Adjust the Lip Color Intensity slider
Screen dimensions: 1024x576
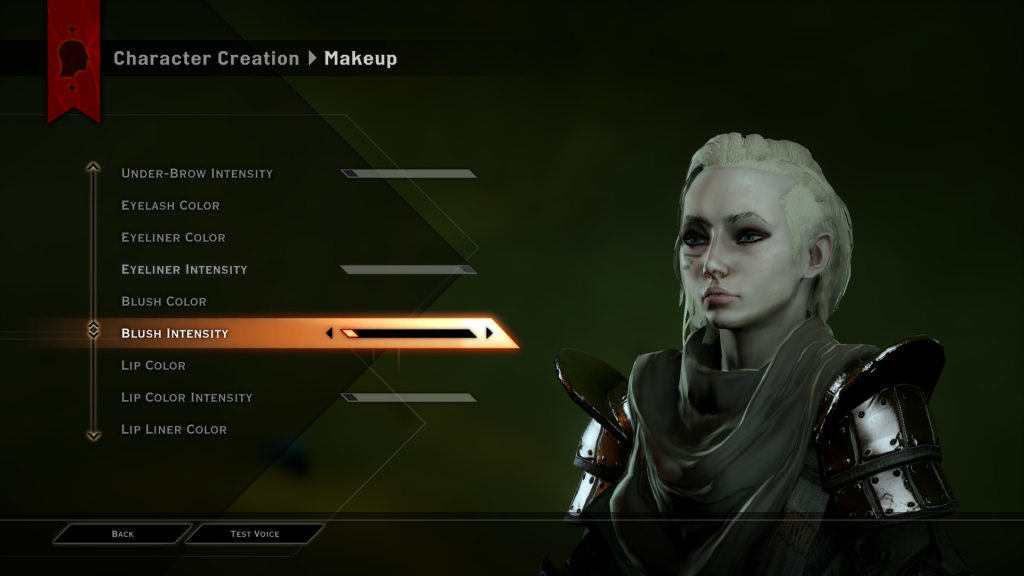[x=408, y=397]
